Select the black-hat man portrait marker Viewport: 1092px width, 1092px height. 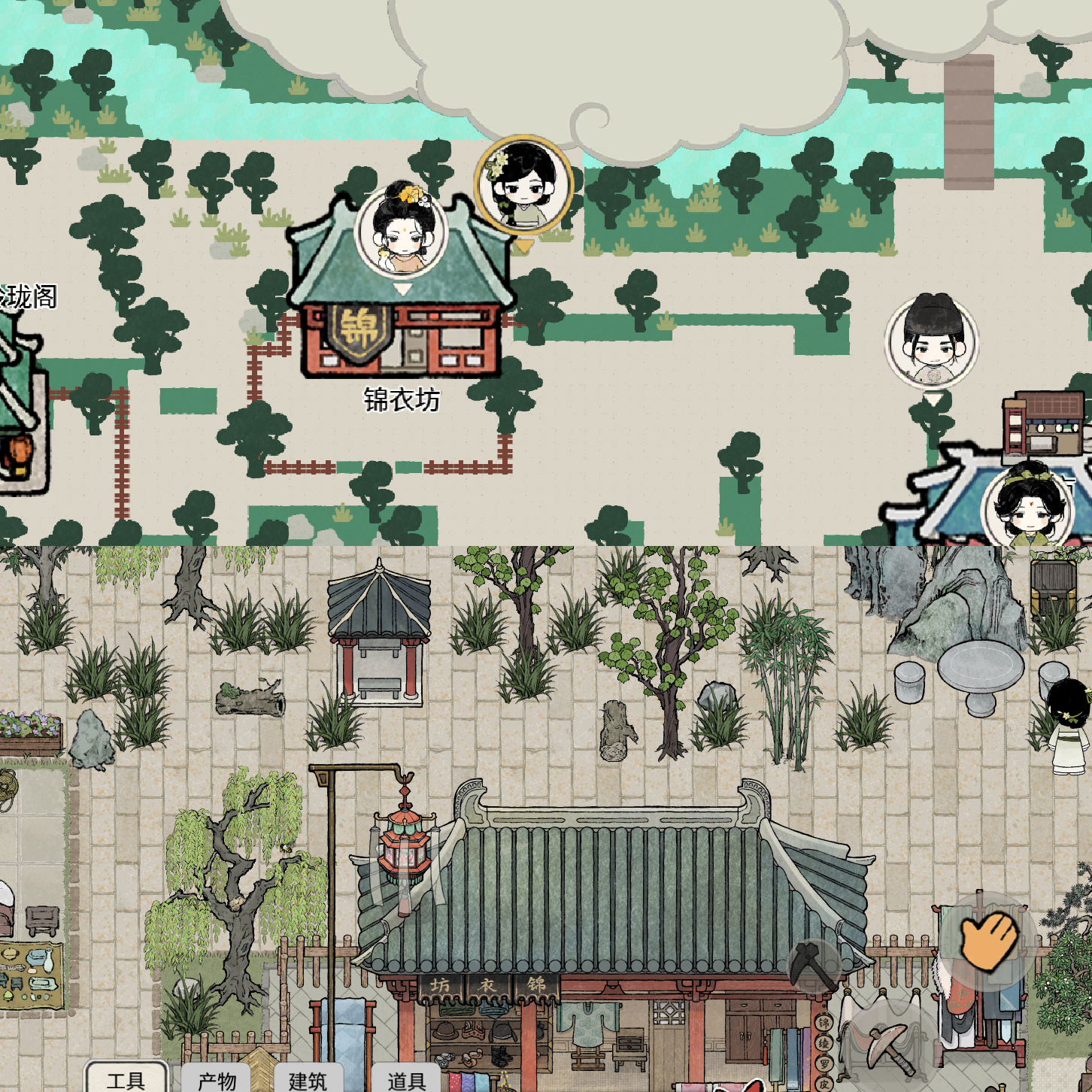pyautogui.click(x=932, y=341)
